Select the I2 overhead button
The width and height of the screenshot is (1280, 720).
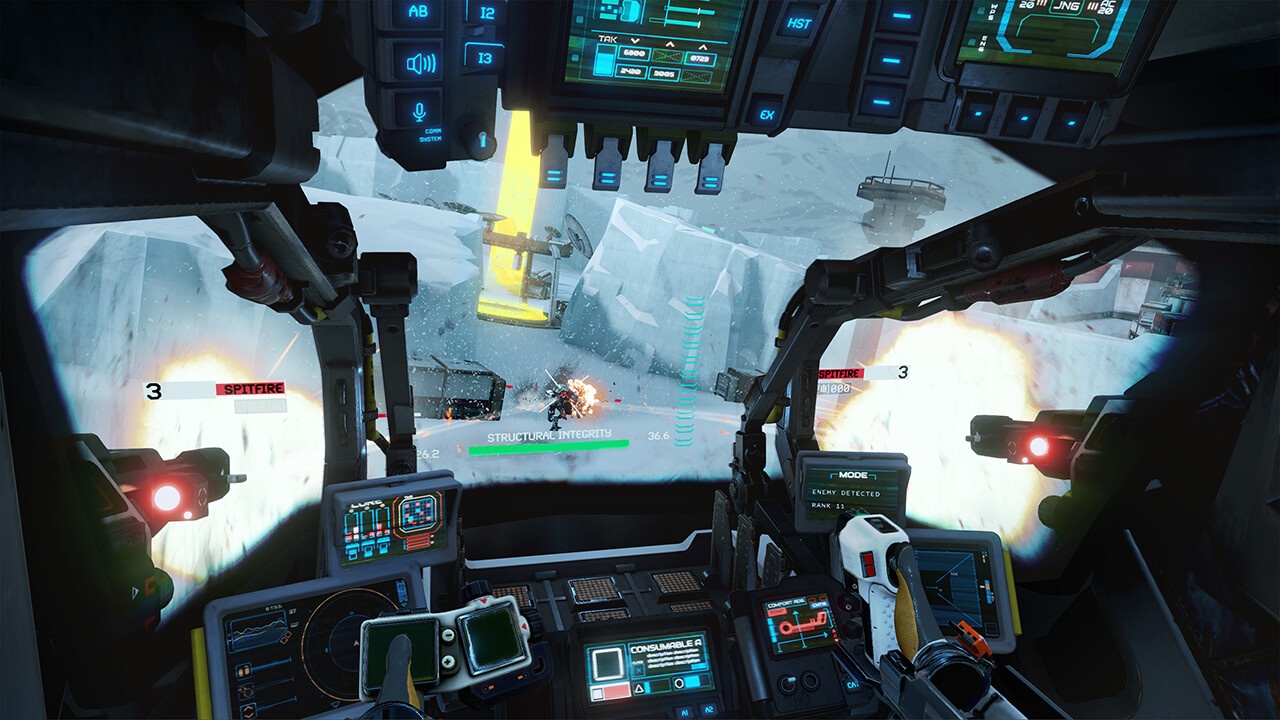[x=487, y=12]
